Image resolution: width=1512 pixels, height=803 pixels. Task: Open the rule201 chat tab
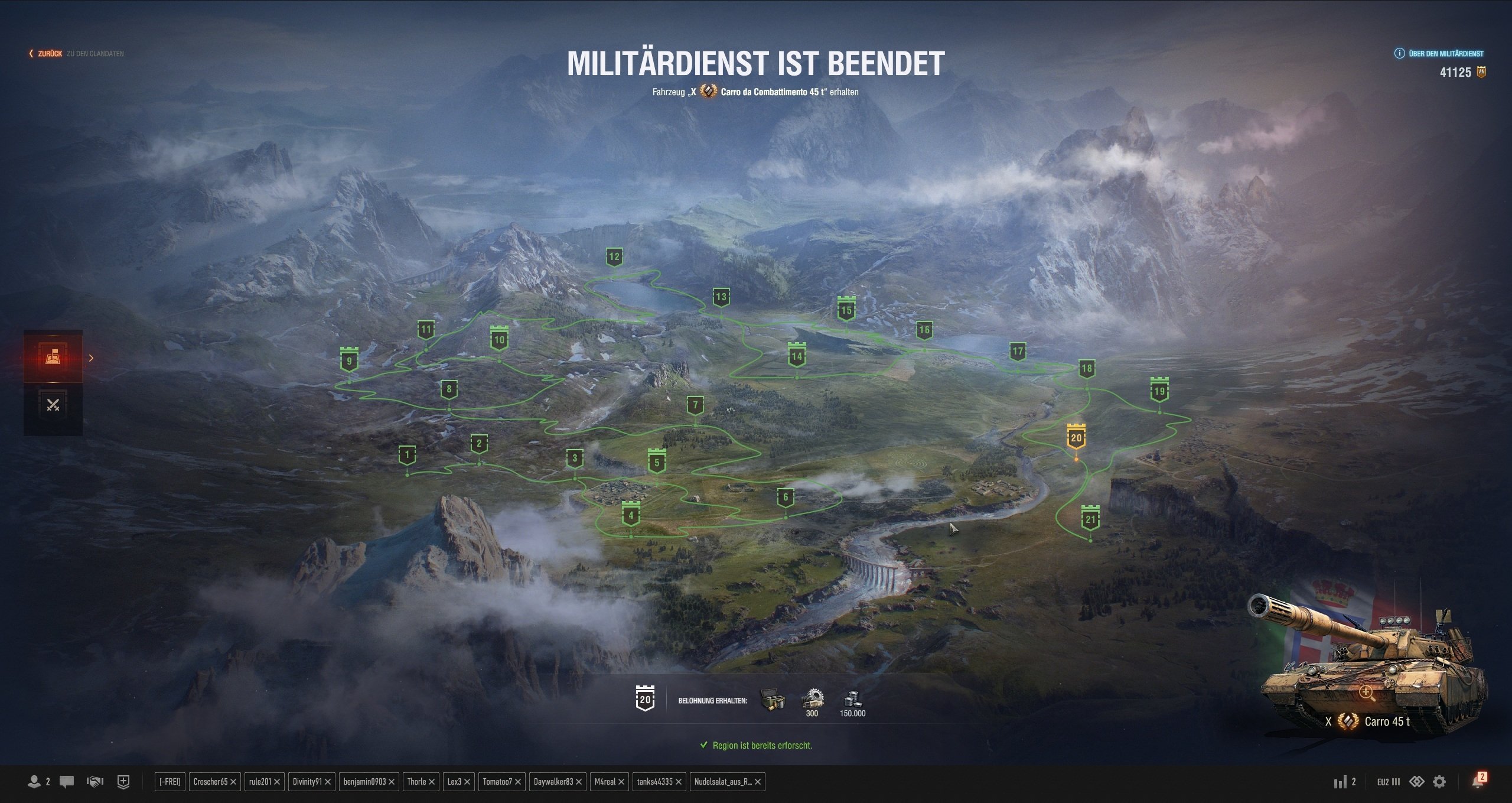click(x=260, y=782)
